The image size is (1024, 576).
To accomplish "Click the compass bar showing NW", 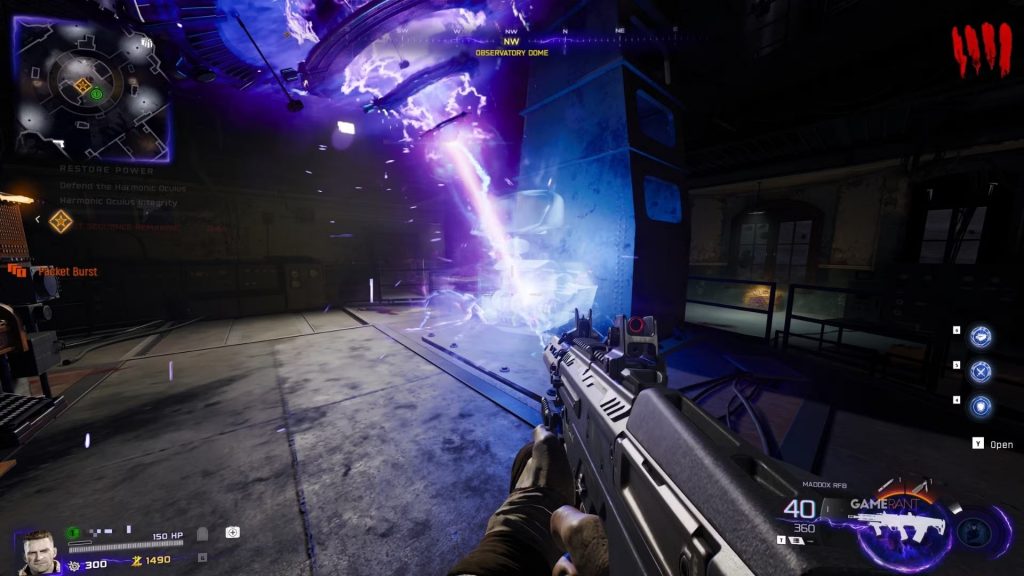I will click(513, 40).
